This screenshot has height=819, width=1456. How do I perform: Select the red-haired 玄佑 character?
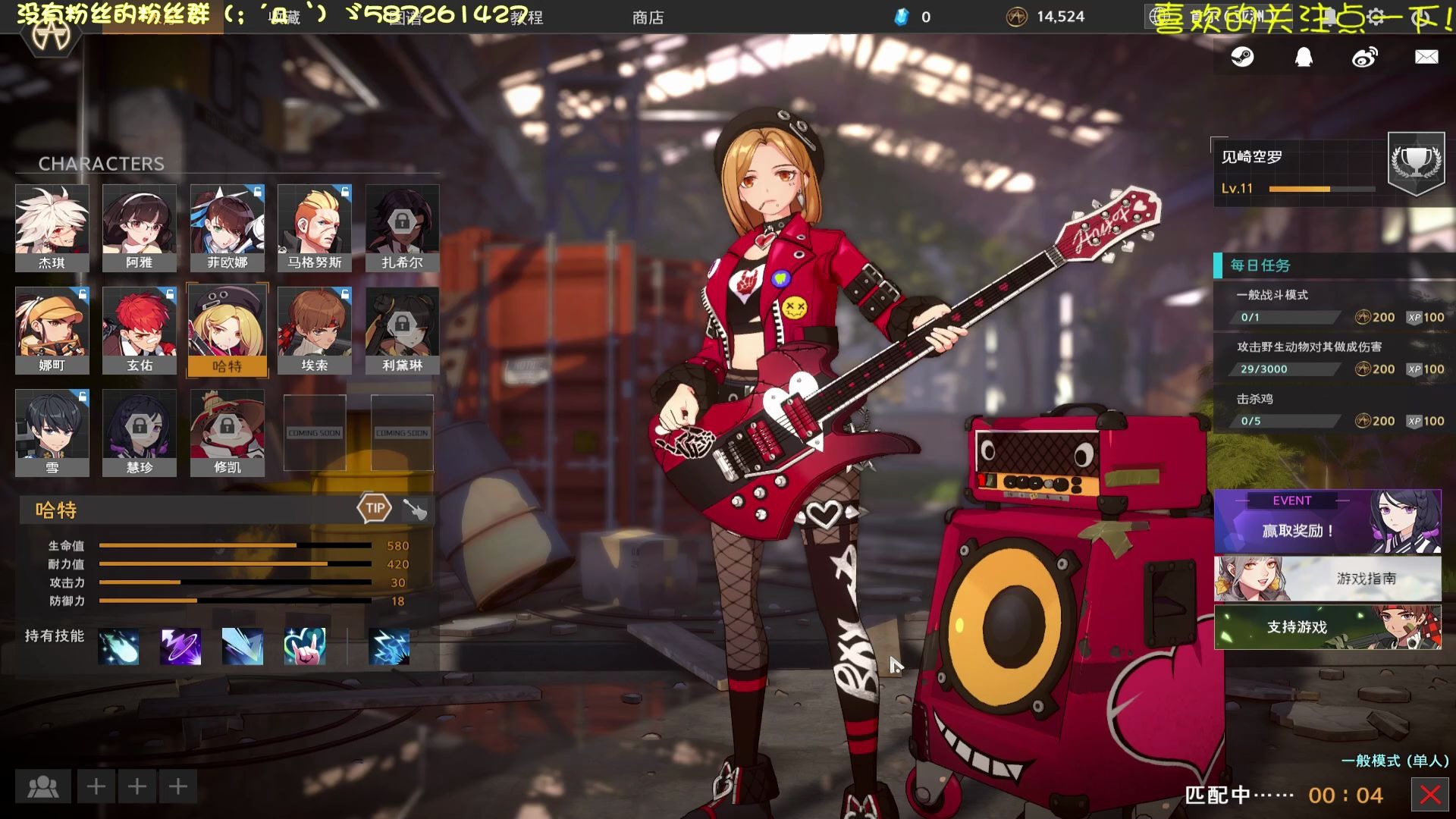tap(140, 330)
